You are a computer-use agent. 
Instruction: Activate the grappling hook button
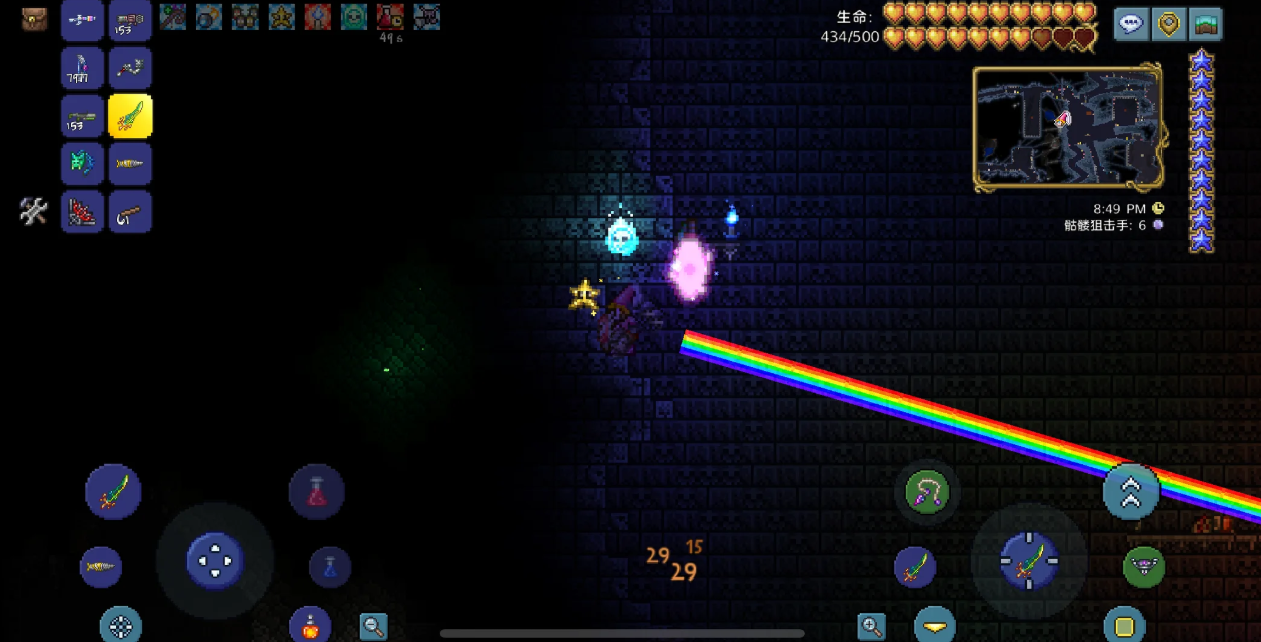[927, 492]
